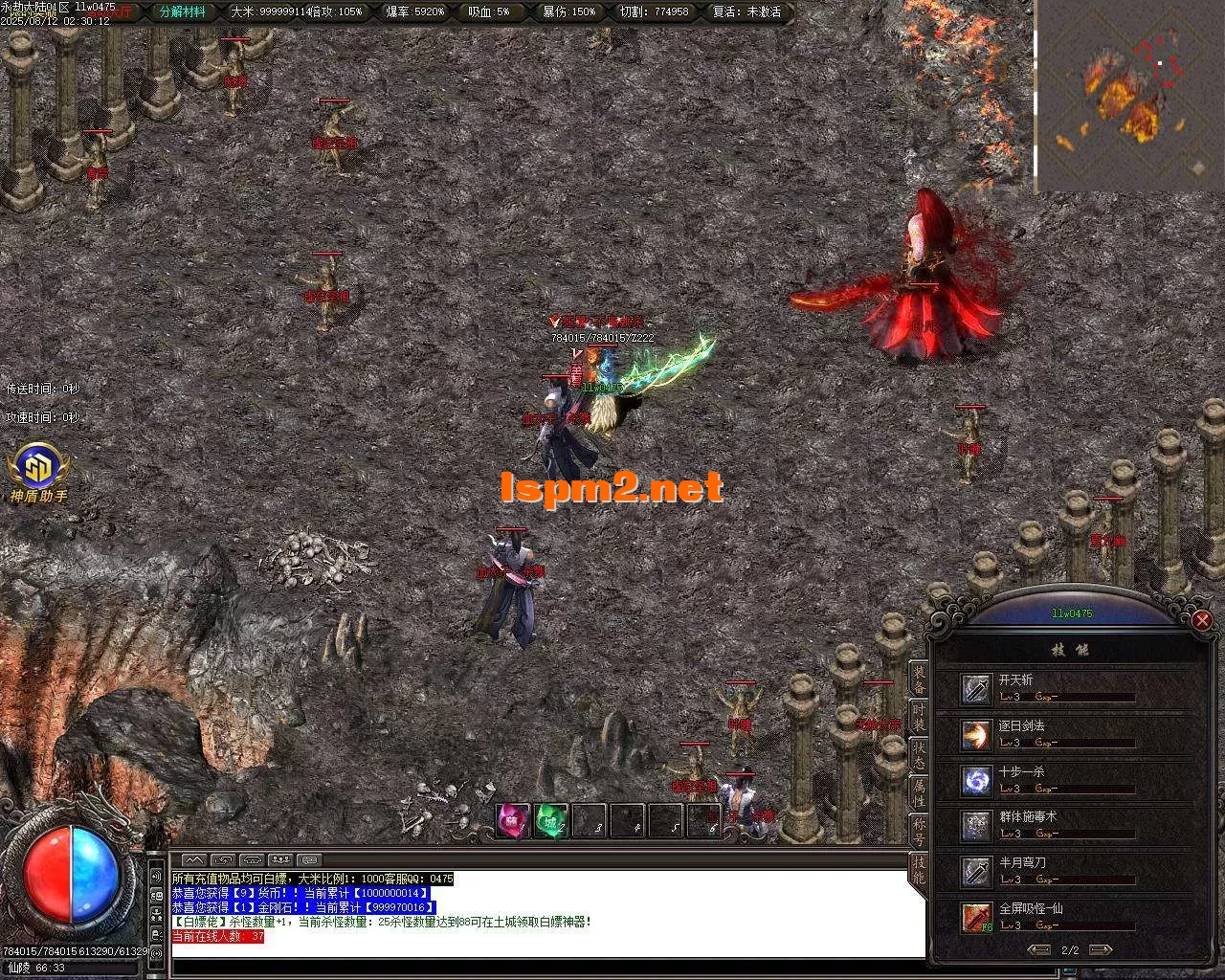Go to next skill page with right arrow
The height and width of the screenshot is (980, 1225).
coord(1102,950)
